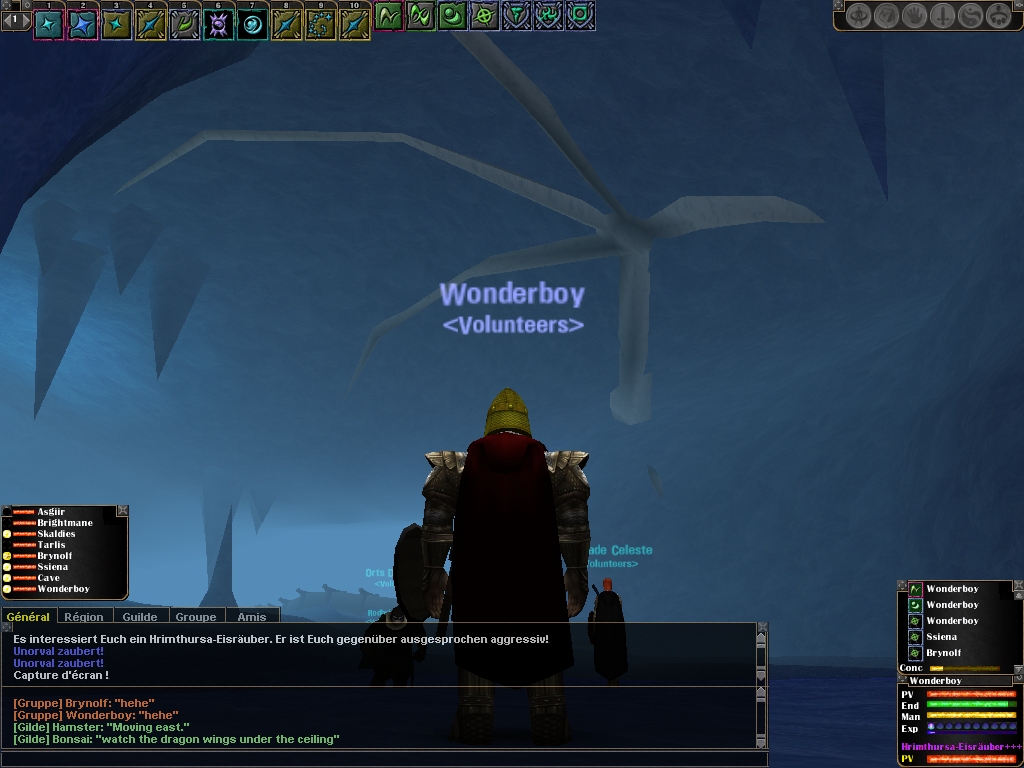This screenshot has height=768, width=1024.
Task: Select the Ssiena entry in the effects panel
Action: click(941, 637)
